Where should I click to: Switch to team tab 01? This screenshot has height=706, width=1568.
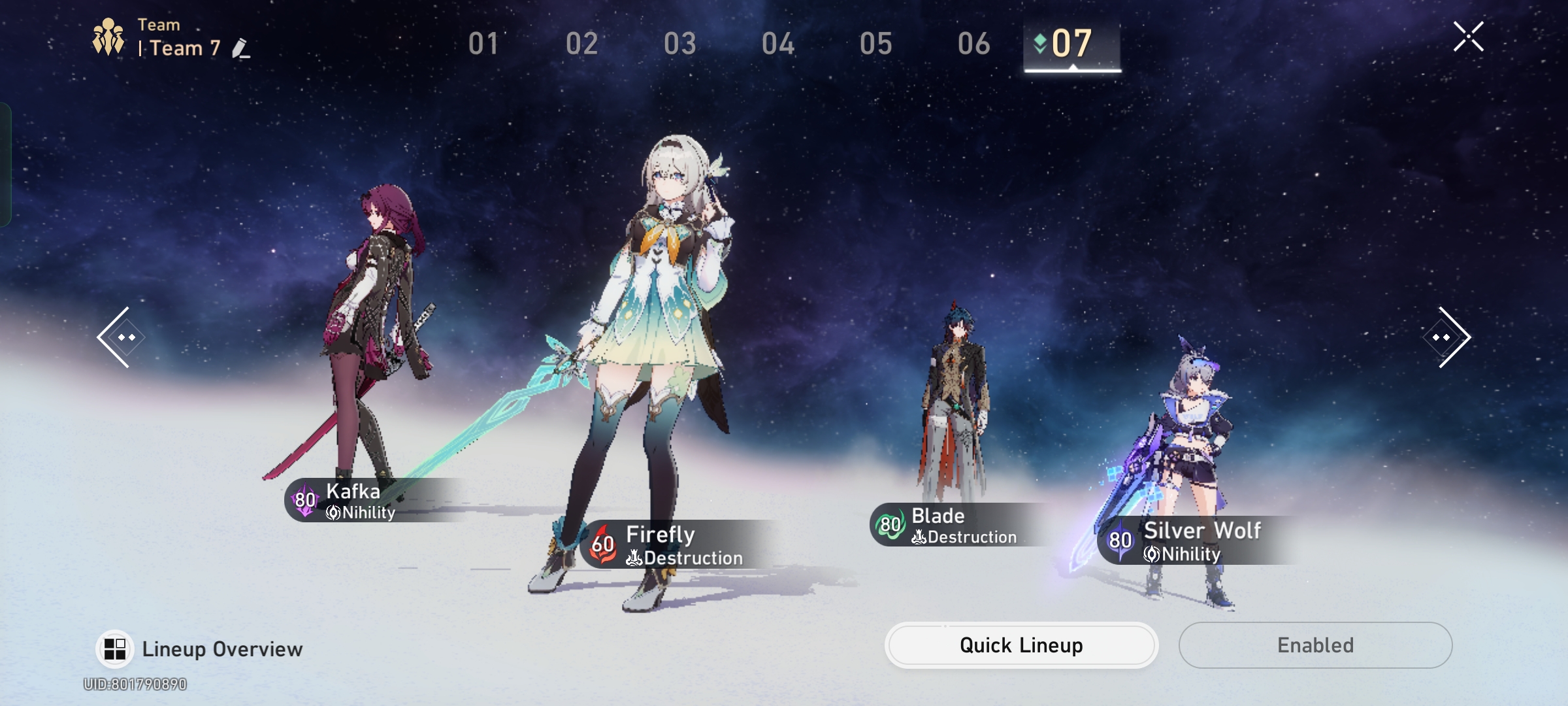(483, 44)
